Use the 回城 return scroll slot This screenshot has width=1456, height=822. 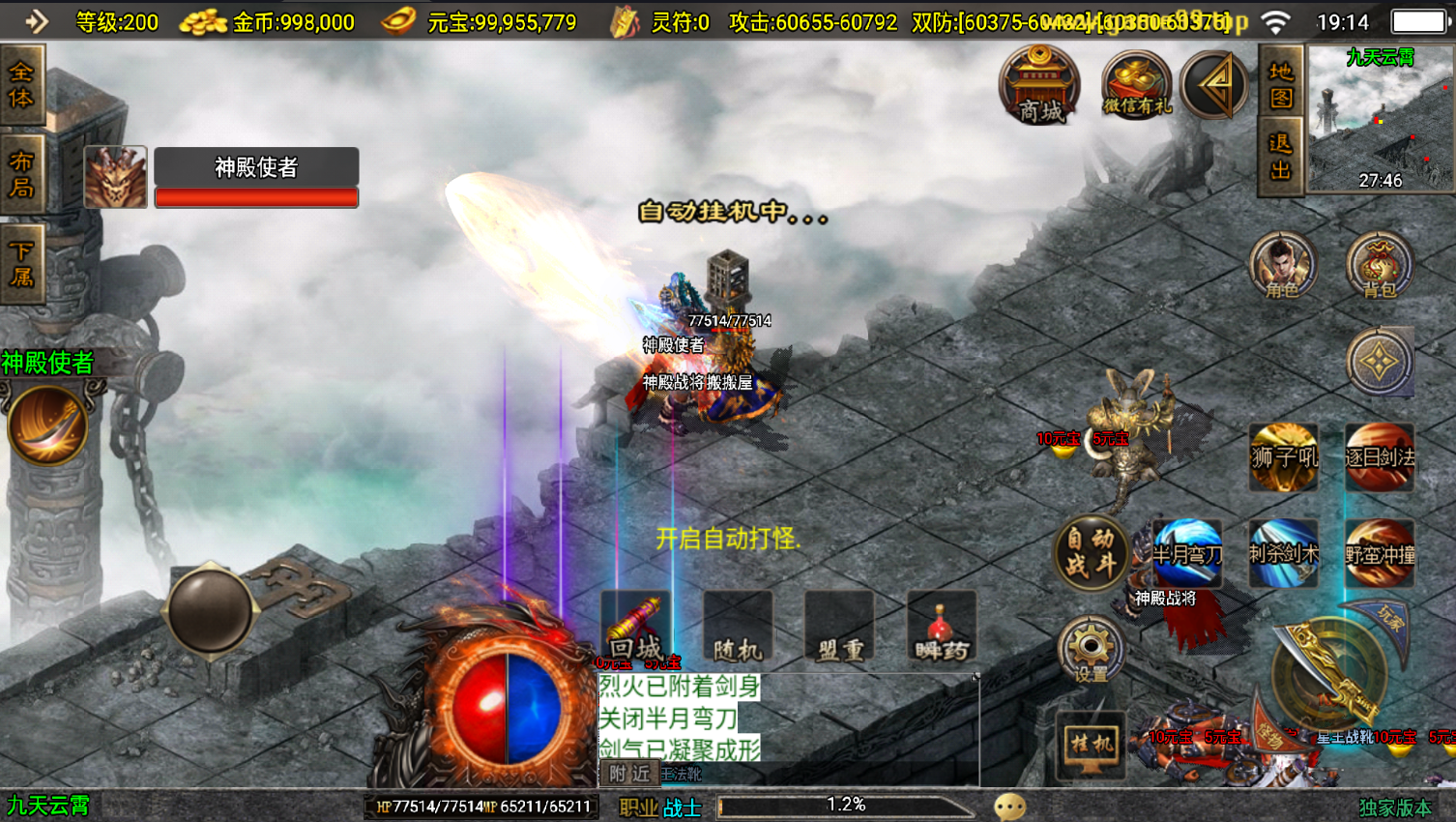click(x=635, y=627)
